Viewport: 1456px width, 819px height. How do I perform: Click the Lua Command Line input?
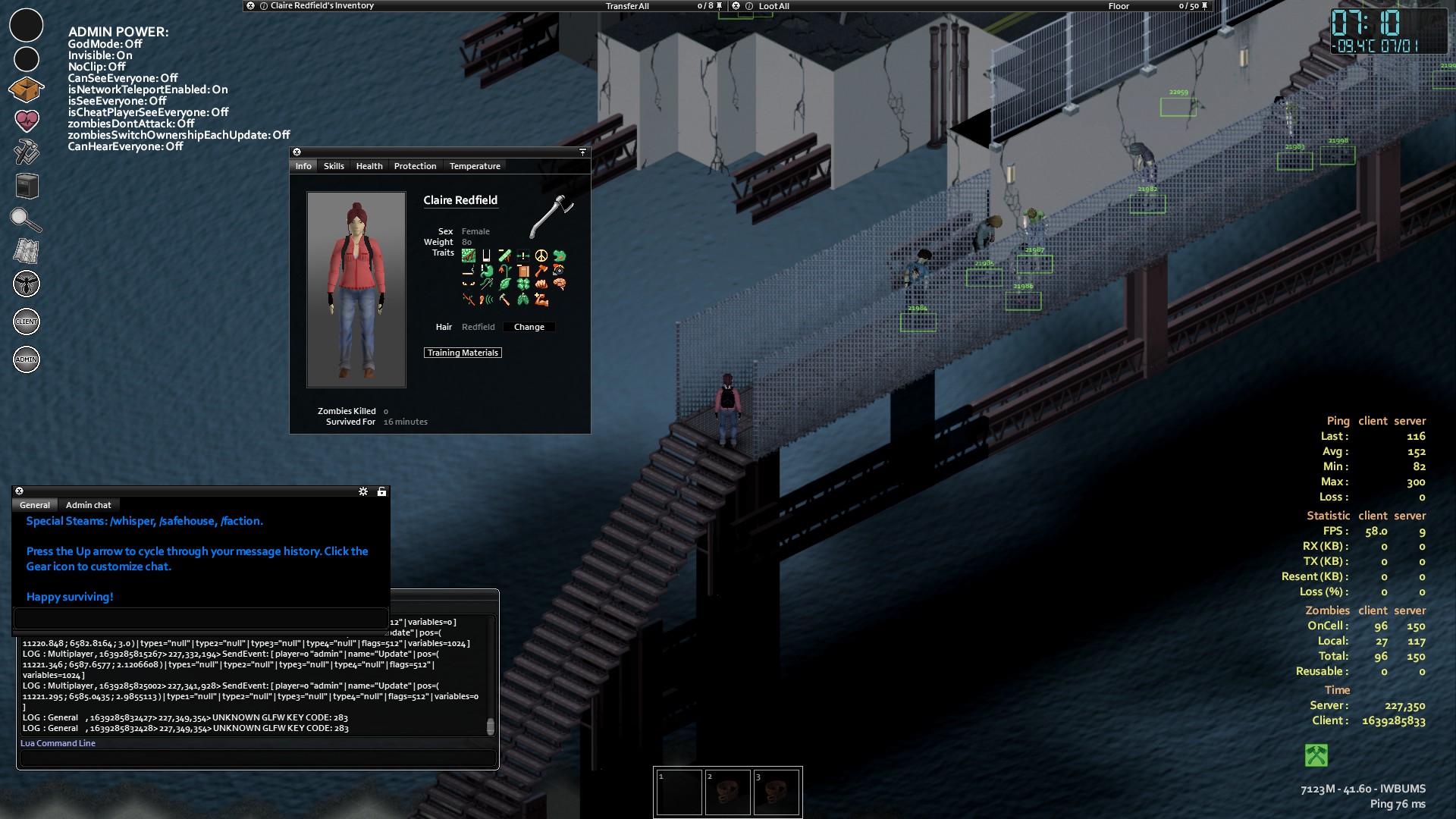[258, 758]
